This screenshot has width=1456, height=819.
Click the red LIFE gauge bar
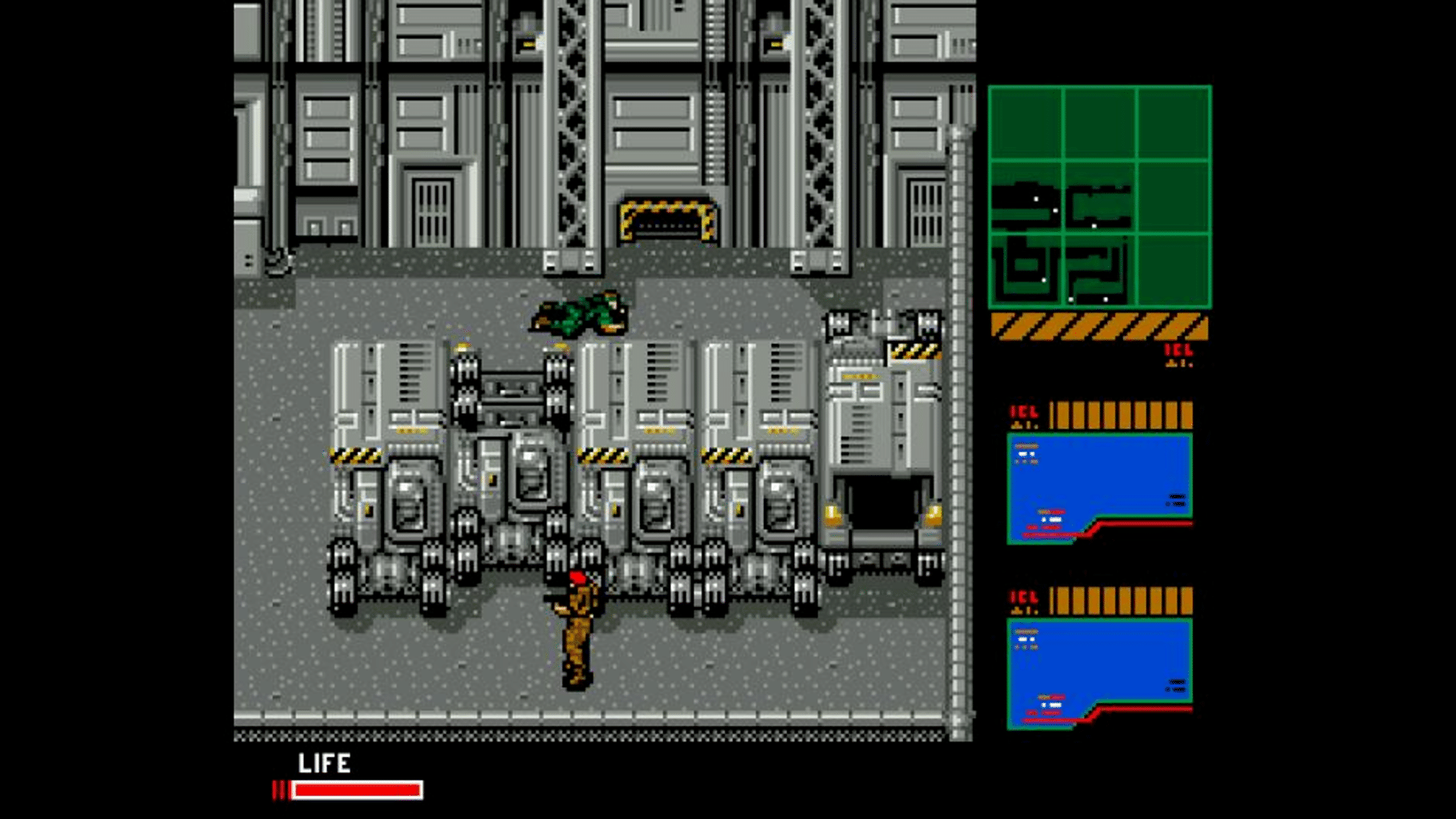pos(358,791)
